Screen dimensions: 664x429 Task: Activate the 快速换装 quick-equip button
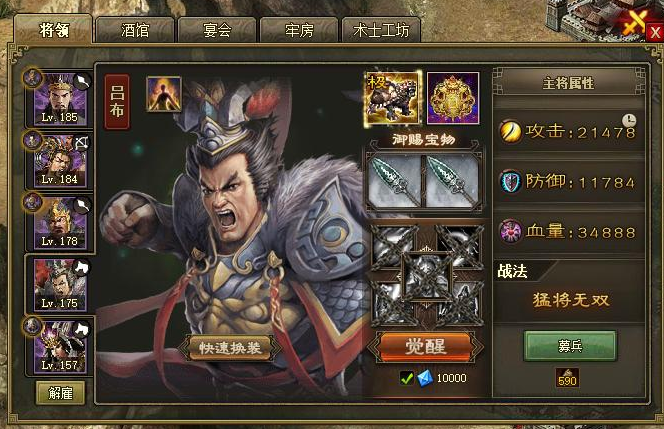pyautogui.click(x=229, y=346)
